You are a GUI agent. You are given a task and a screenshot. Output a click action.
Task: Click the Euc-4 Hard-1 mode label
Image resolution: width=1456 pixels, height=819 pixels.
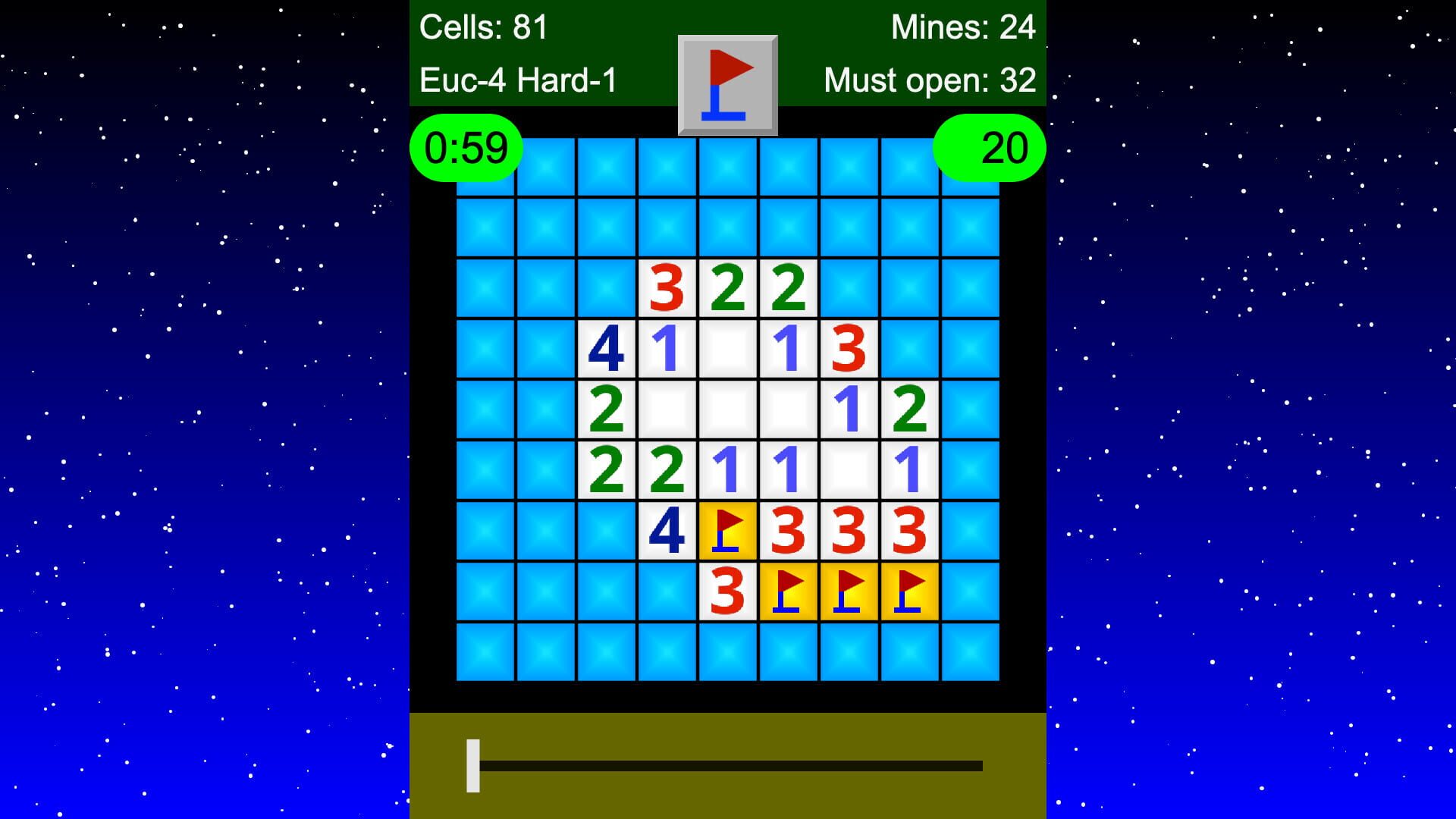coord(519,78)
